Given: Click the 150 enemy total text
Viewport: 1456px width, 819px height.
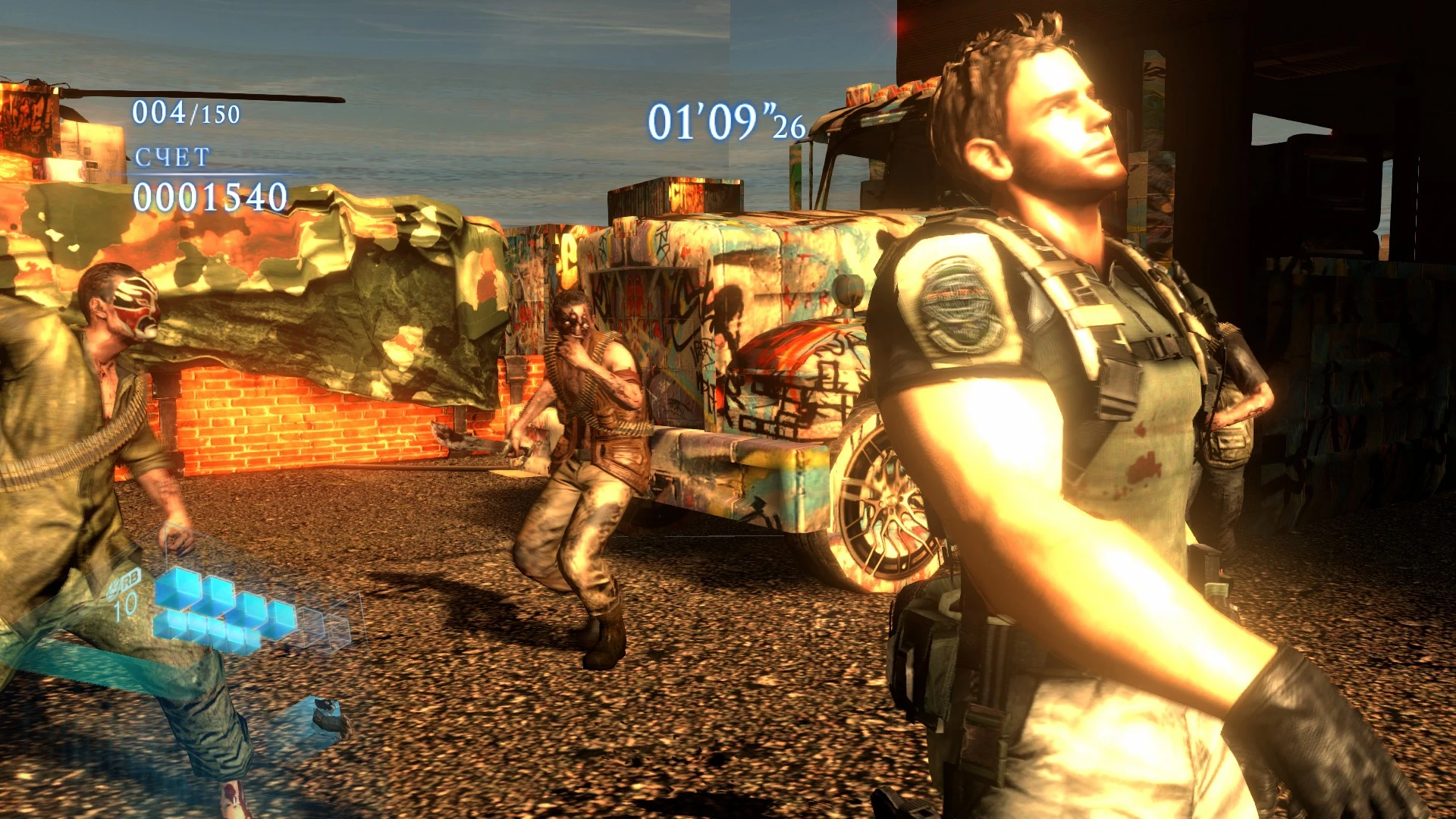Looking at the screenshot, I should point(218,112).
